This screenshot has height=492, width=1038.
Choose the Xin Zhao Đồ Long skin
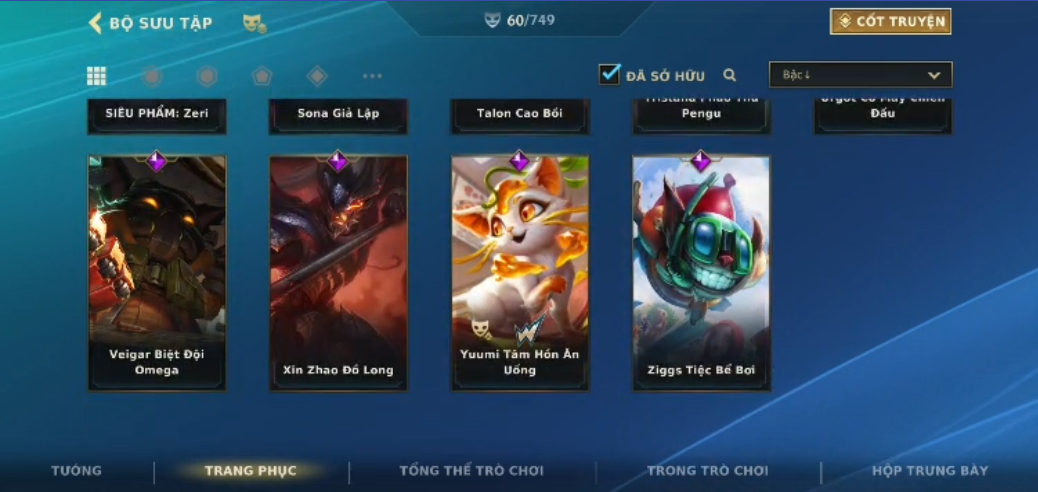tap(338, 272)
